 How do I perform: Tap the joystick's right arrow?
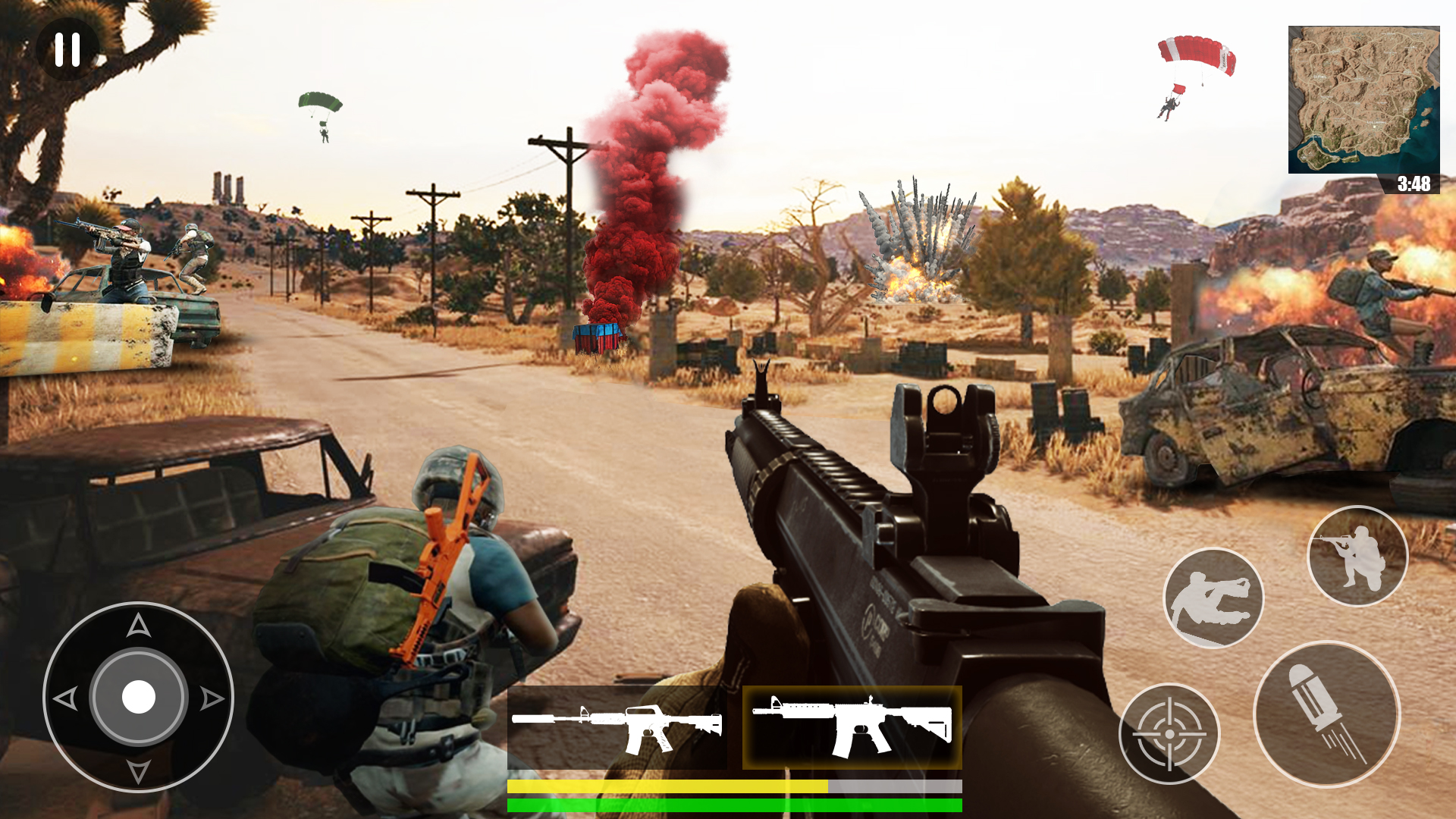(x=212, y=698)
